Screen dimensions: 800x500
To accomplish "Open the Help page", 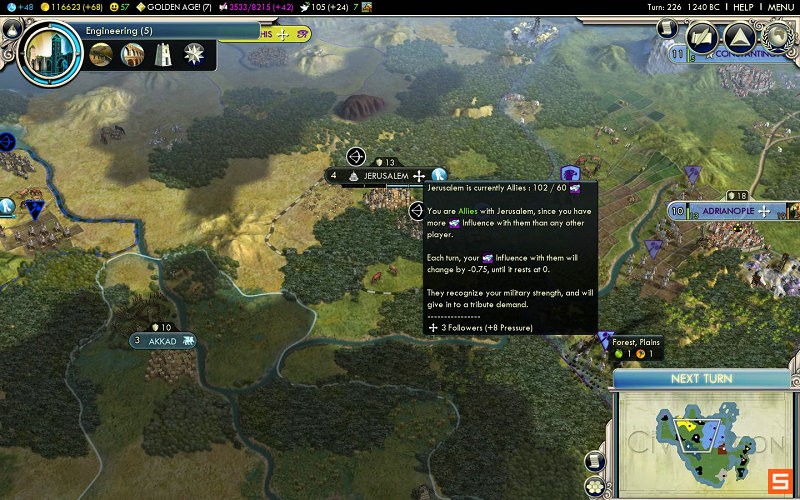I will pyautogui.click(x=742, y=7).
